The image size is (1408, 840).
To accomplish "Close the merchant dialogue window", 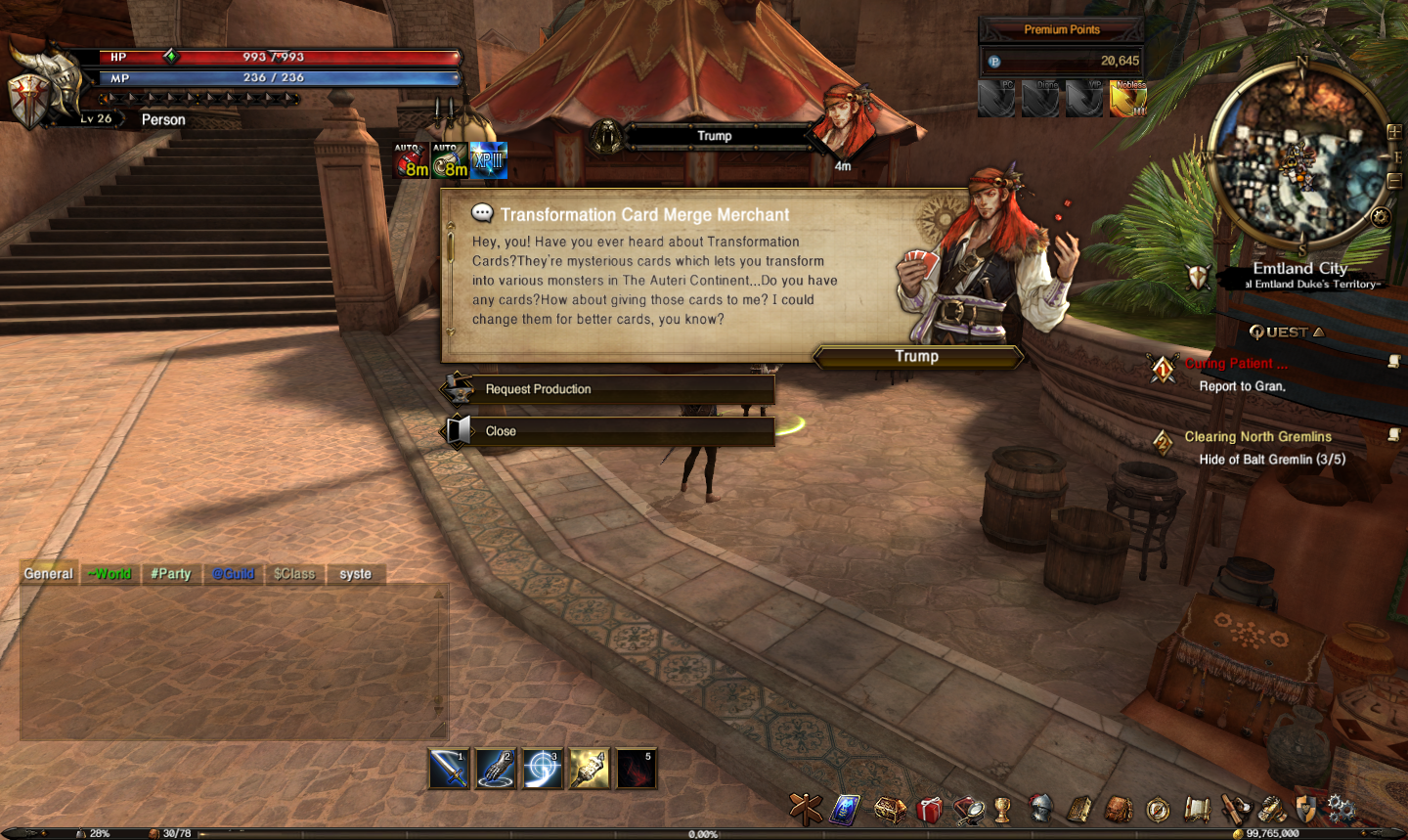I will pyautogui.click(x=608, y=431).
